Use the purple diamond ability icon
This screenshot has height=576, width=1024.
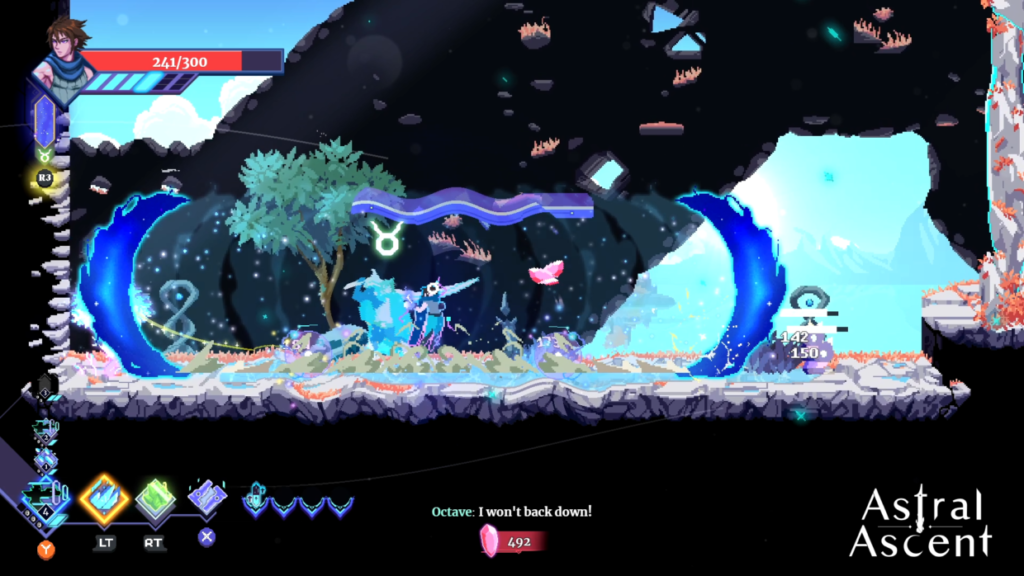[x=207, y=496]
